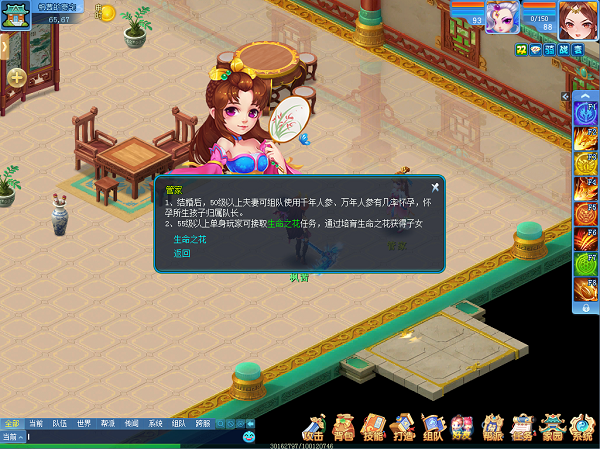Select 返回 to go back
Viewport: 600px width, 449px height.
181,253
